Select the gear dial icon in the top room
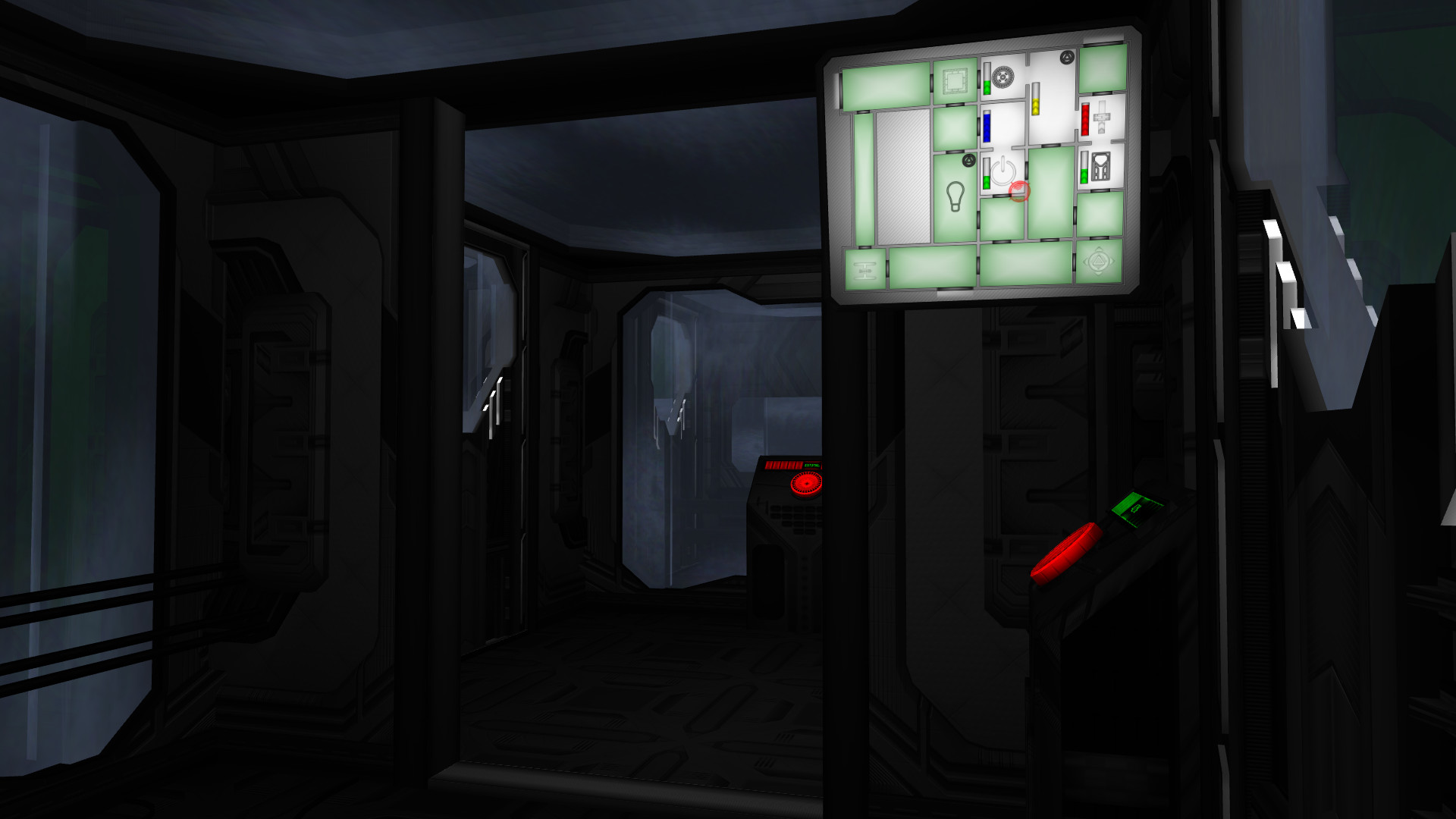This screenshot has width=1456, height=819. coord(1003,76)
